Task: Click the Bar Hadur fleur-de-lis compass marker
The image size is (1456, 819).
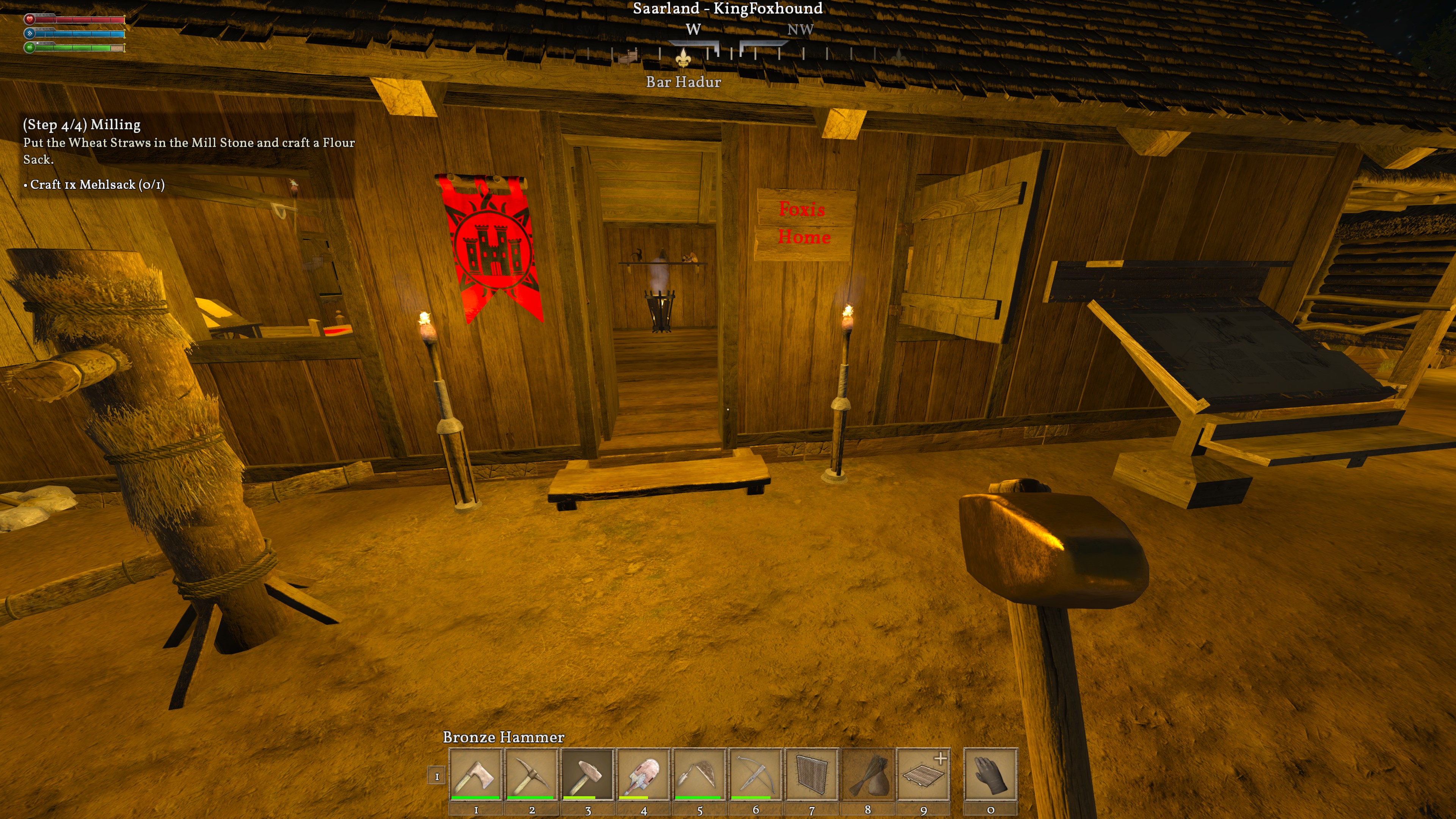Action: pos(683,57)
